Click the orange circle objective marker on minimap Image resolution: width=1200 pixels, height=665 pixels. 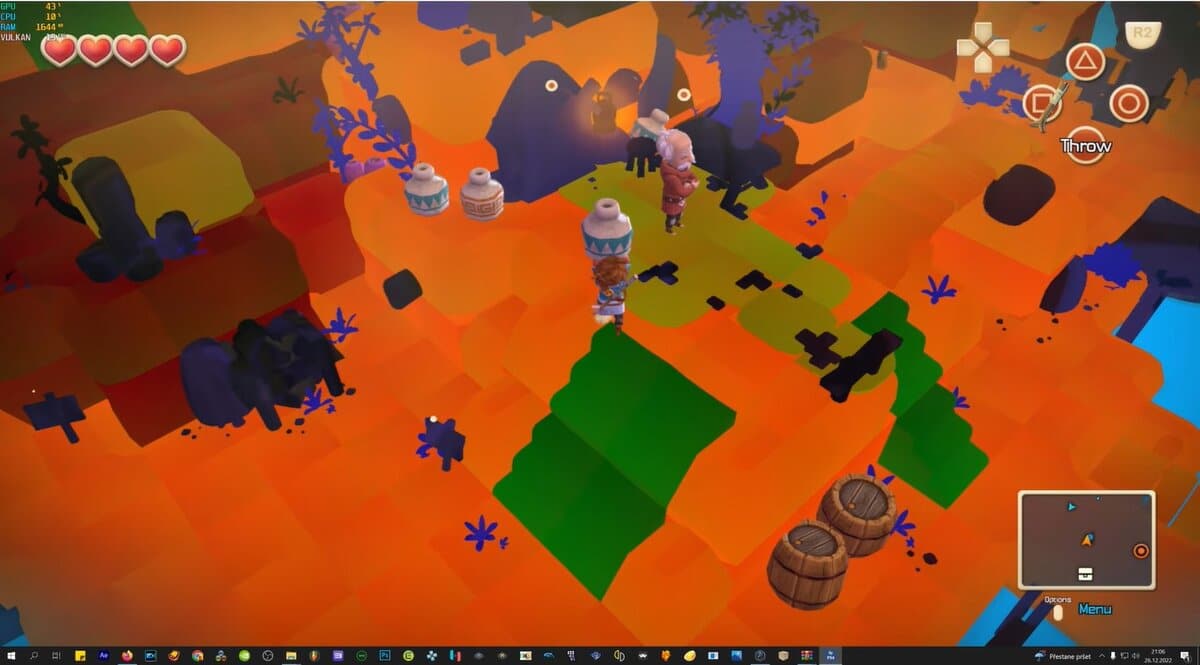pyautogui.click(x=1141, y=551)
